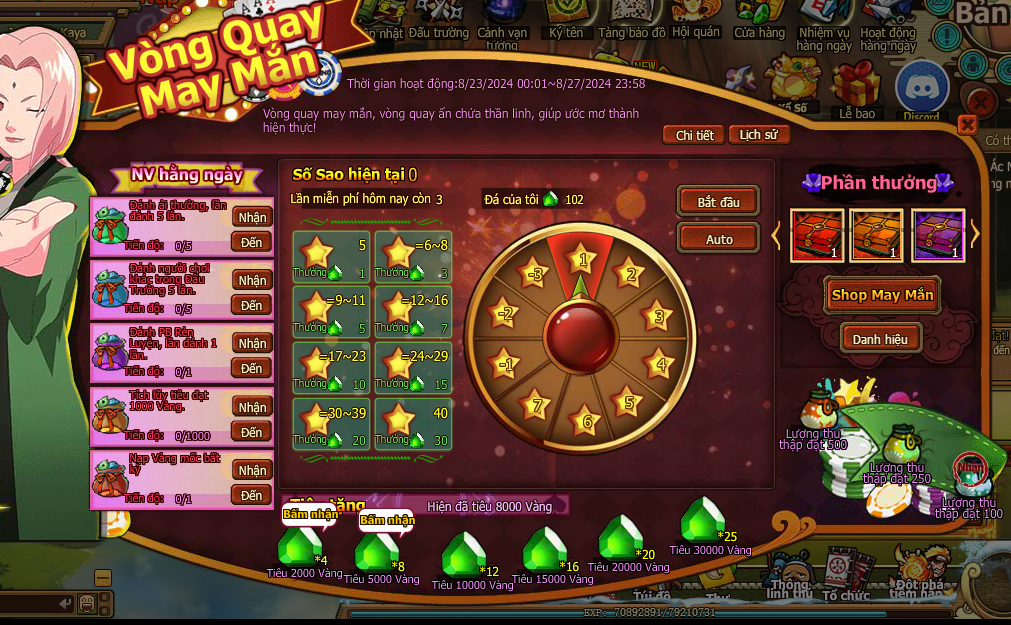Viewport: 1011px width, 625px height.
Task: Close the Vòng Quay May Mắn window
Action: [x=966, y=125]
